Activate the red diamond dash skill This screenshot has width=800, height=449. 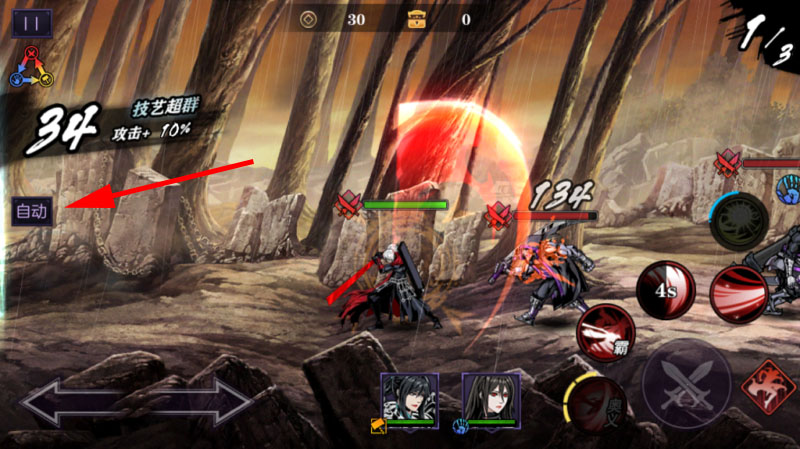tap(768, 387)
